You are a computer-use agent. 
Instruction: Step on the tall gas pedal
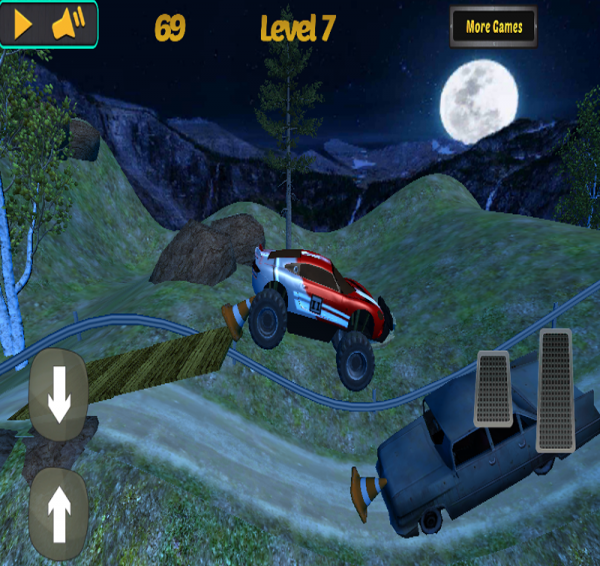pos(555,389)
